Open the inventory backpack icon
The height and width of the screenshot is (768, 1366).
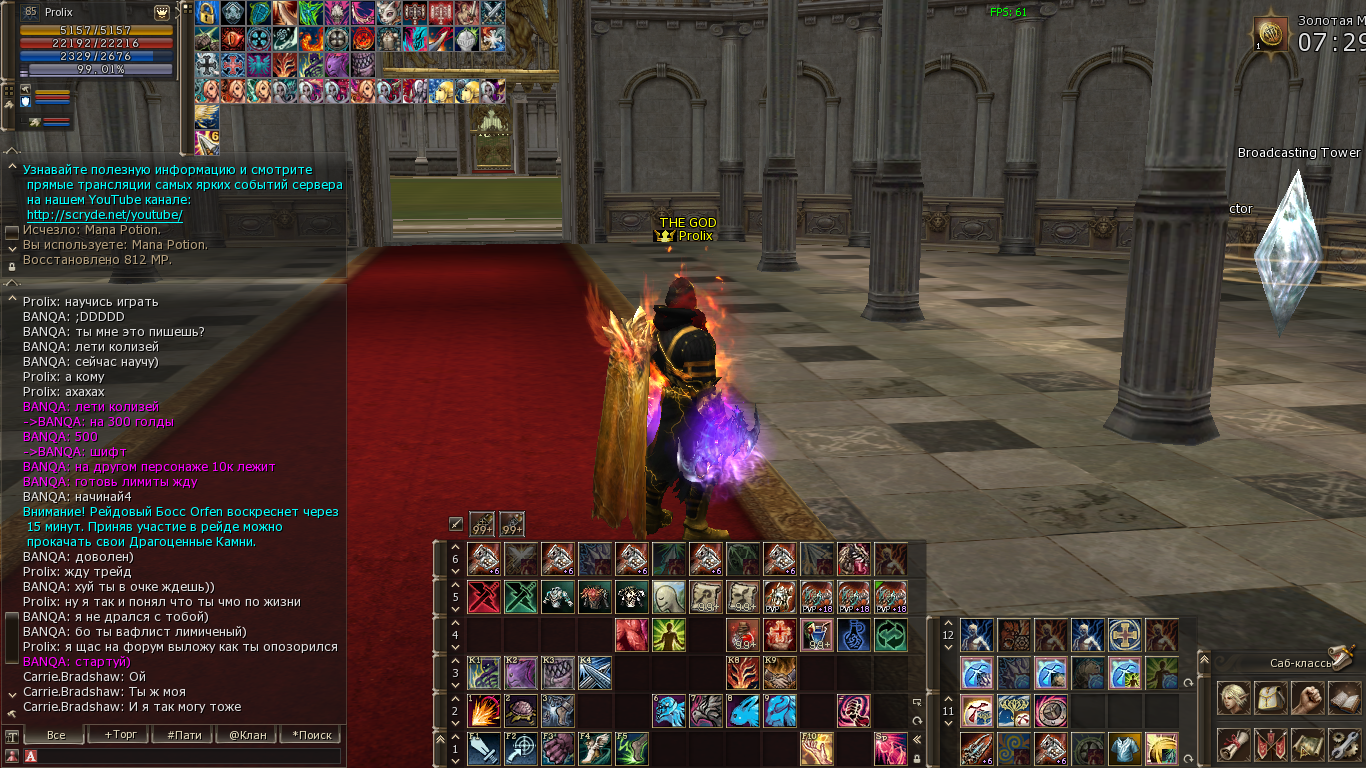pos(1270,698)
